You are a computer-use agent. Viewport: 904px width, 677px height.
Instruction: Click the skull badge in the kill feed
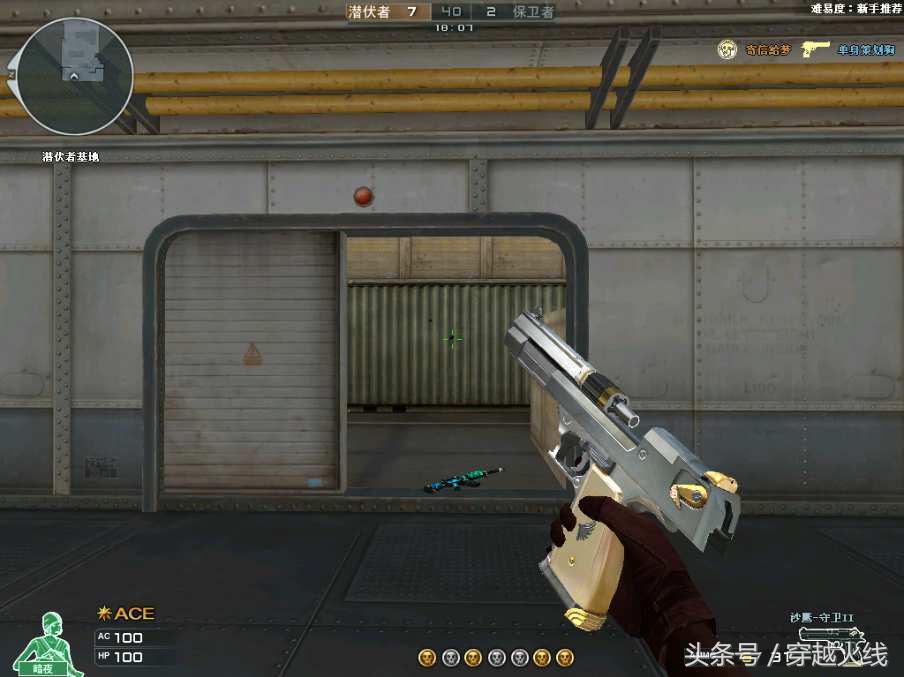727,49
